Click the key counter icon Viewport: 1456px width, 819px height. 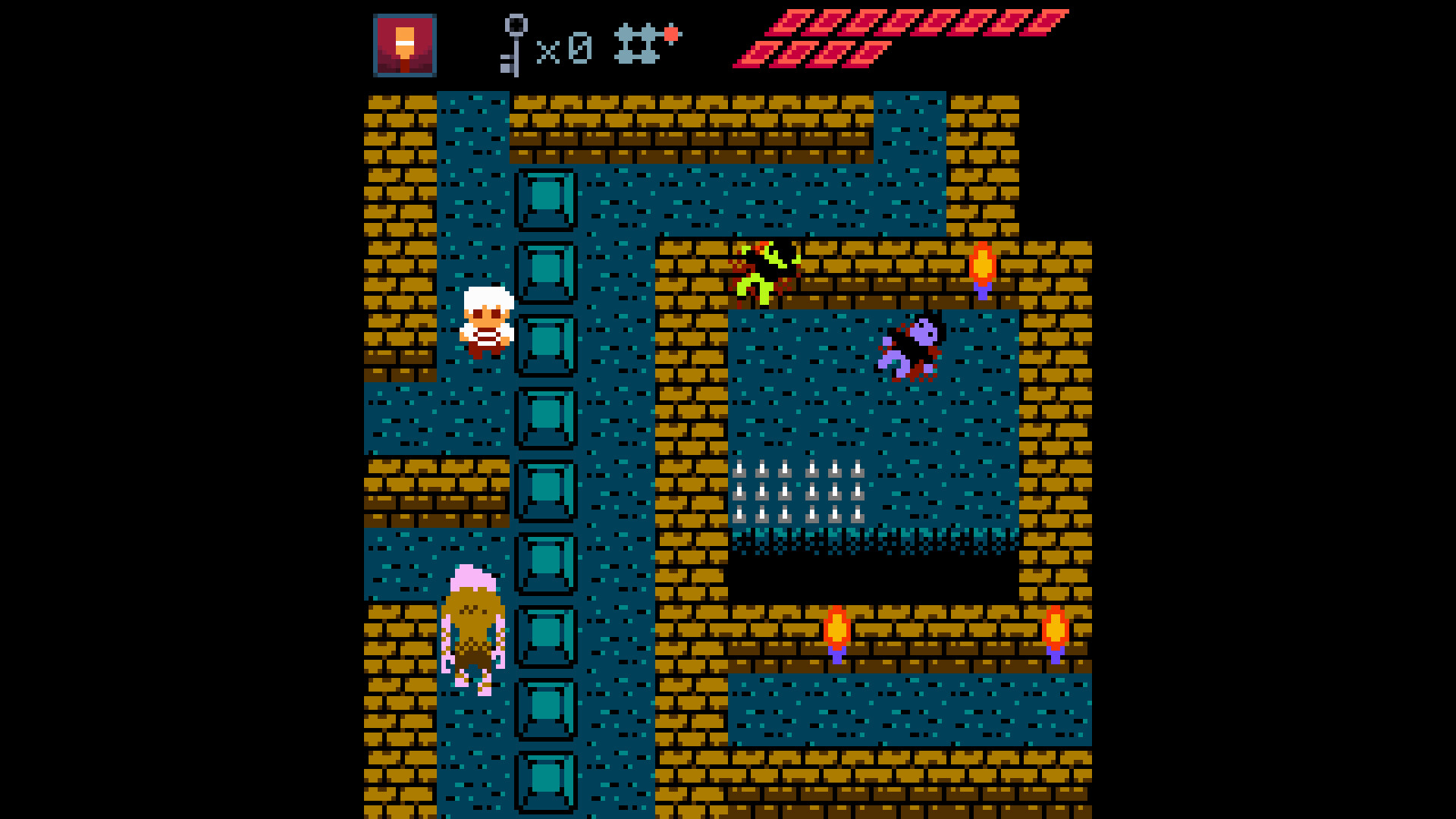pyautogui.click(x=516, y=45)
